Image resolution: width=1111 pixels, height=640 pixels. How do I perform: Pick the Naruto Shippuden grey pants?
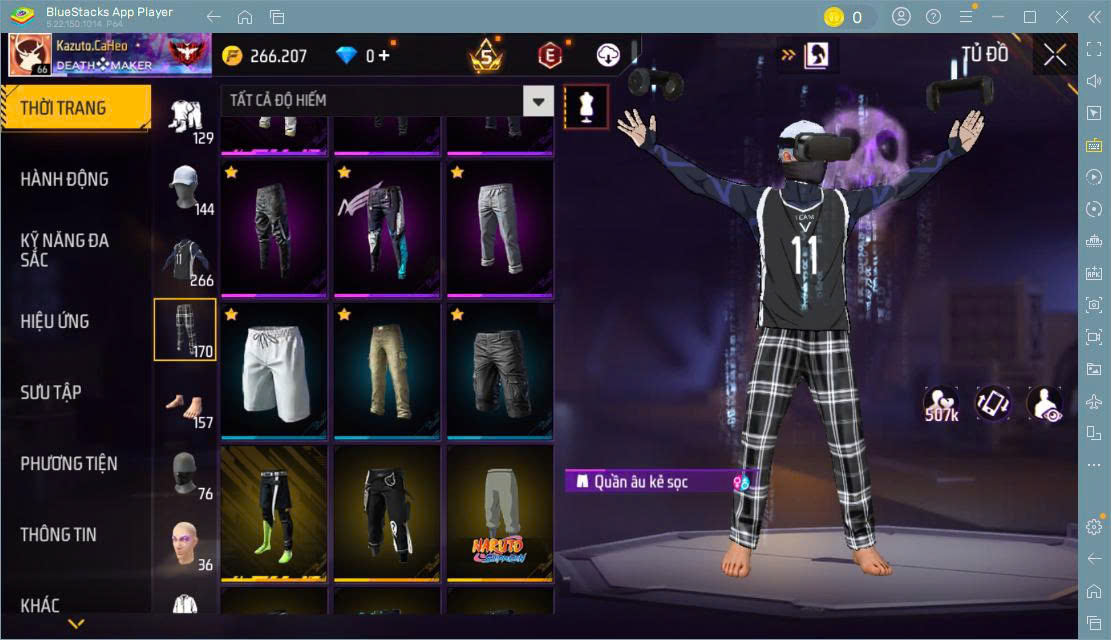coord(500,511)
